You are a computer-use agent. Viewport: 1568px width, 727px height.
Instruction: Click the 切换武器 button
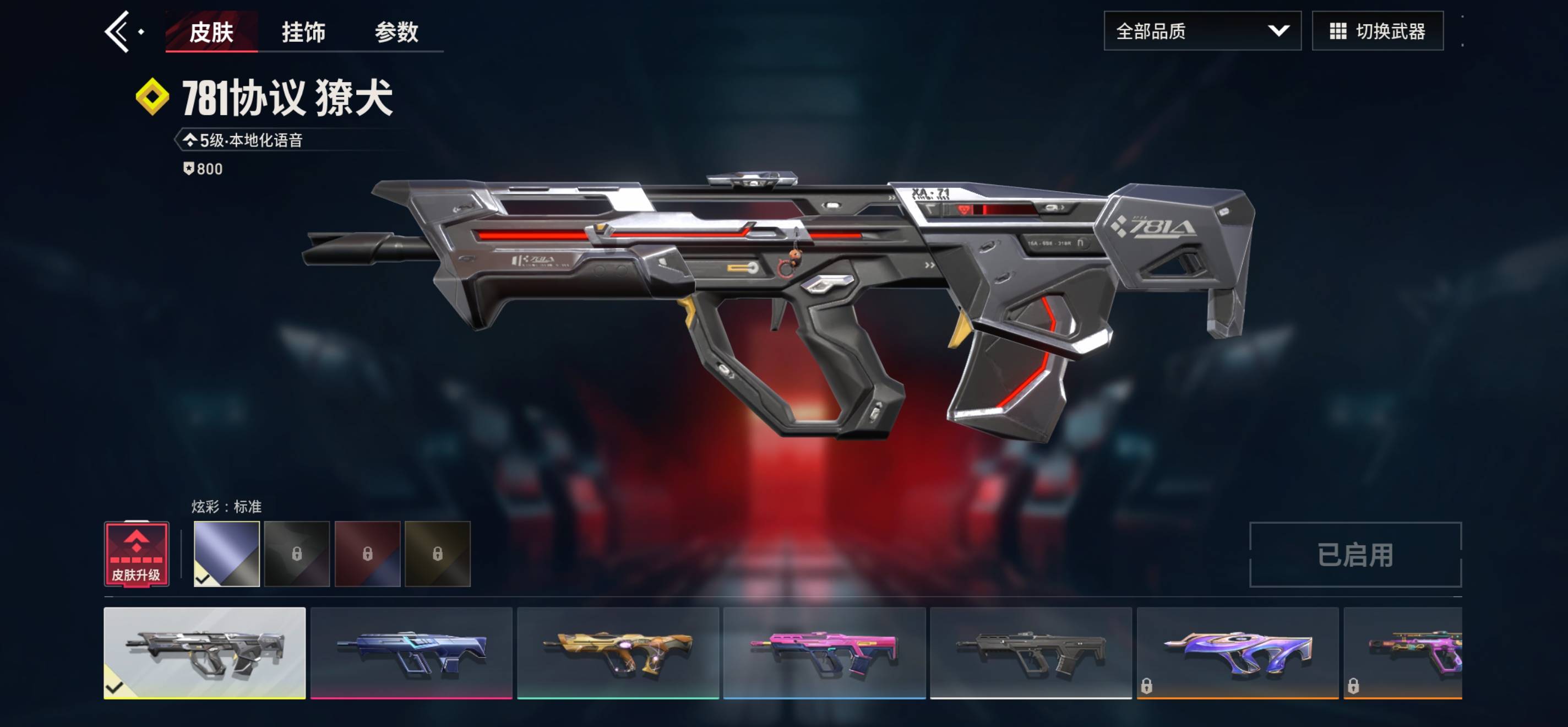[1377, 31]
